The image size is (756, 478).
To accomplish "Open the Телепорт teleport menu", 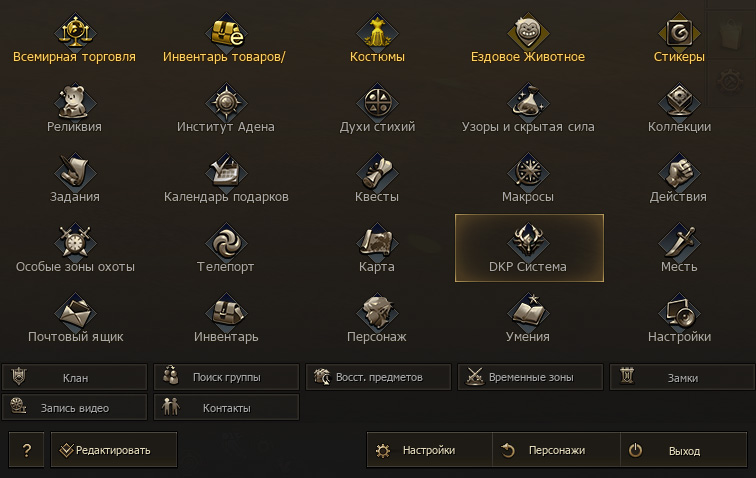I will pos(225,251).
